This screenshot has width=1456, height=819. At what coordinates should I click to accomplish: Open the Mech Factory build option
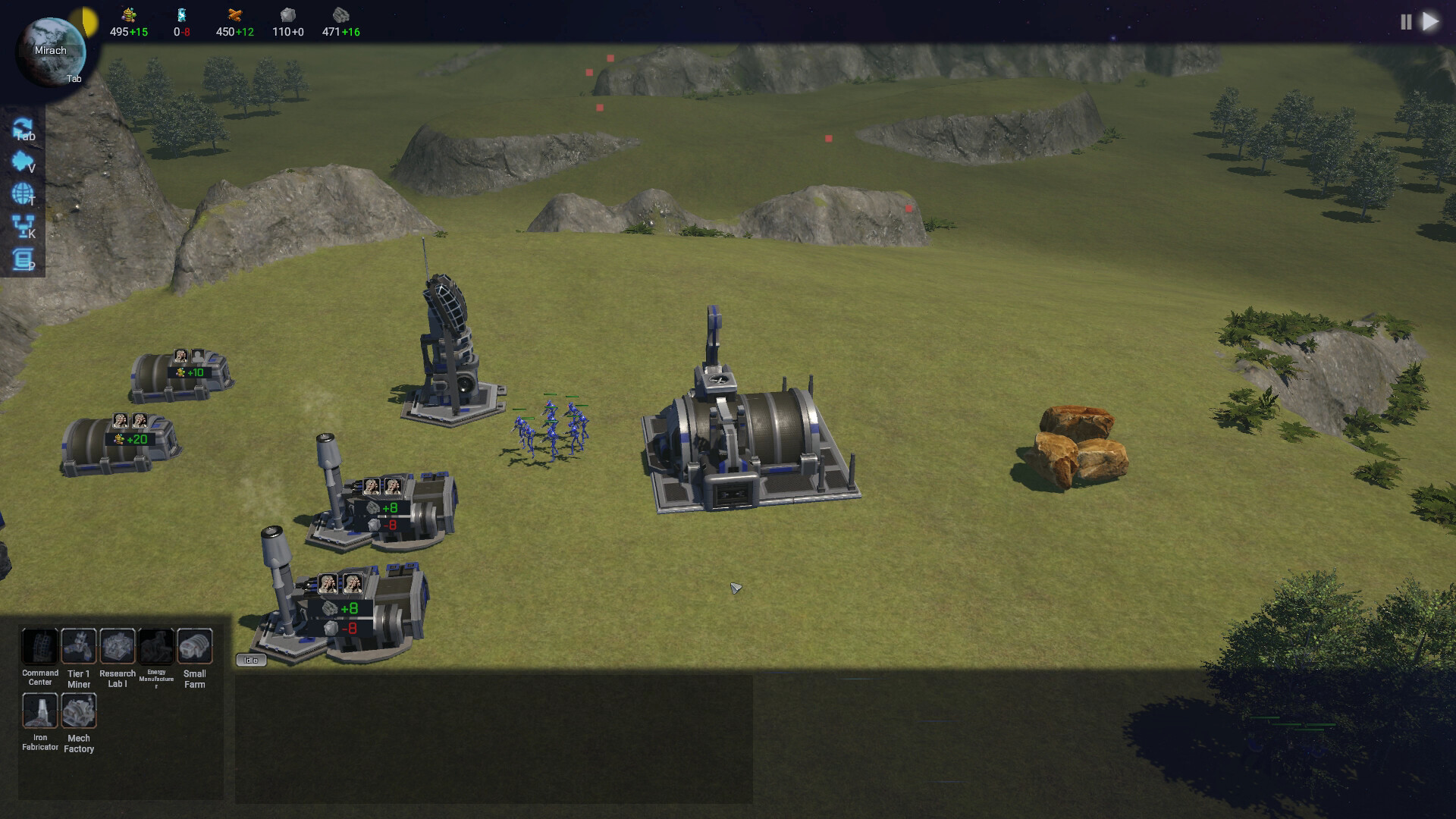[x=79, y=711]
